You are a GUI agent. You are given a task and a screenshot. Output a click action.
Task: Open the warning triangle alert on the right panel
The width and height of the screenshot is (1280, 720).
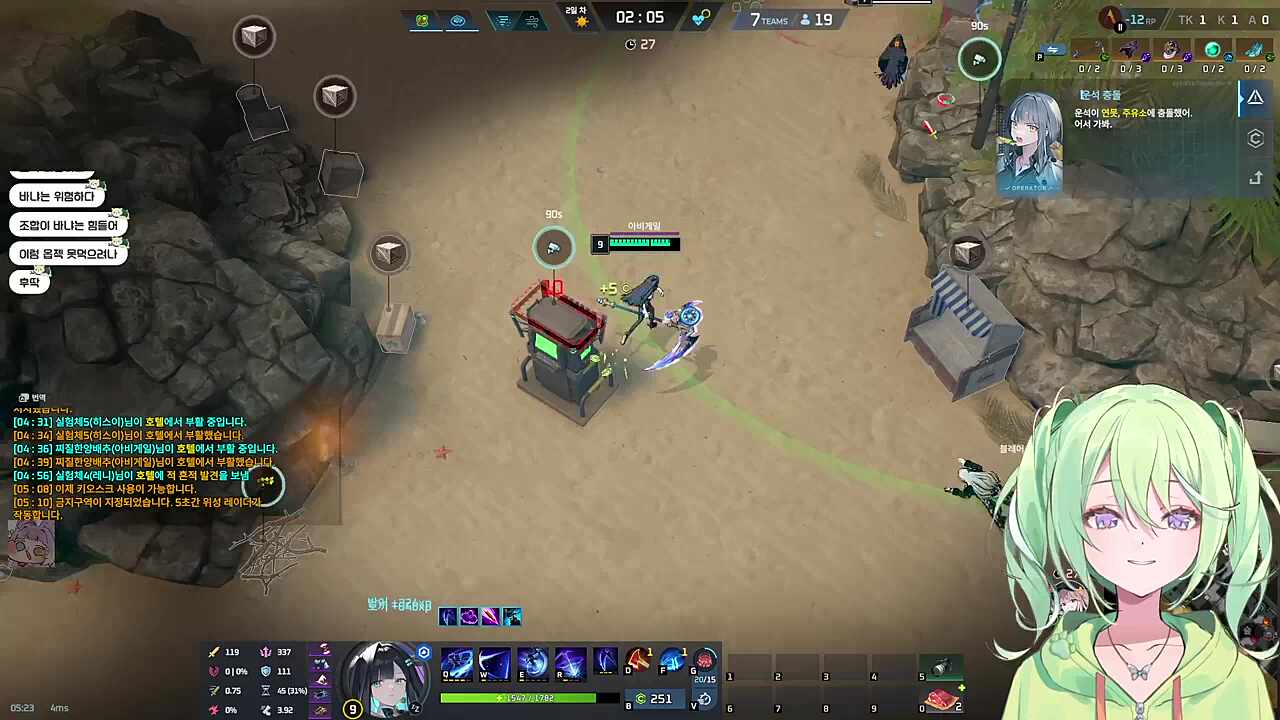tap(1255, 96)
